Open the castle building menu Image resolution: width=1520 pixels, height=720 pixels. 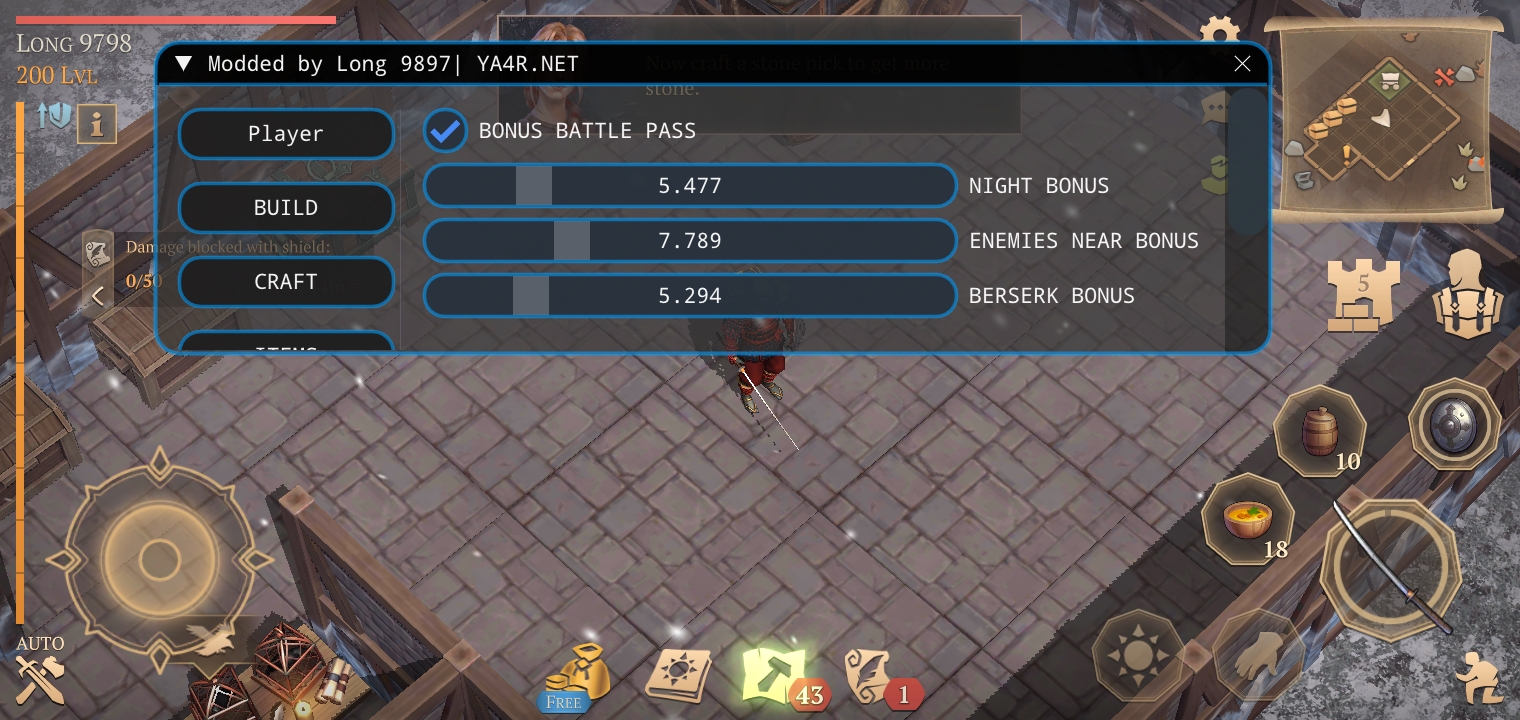coord(1362,293)
